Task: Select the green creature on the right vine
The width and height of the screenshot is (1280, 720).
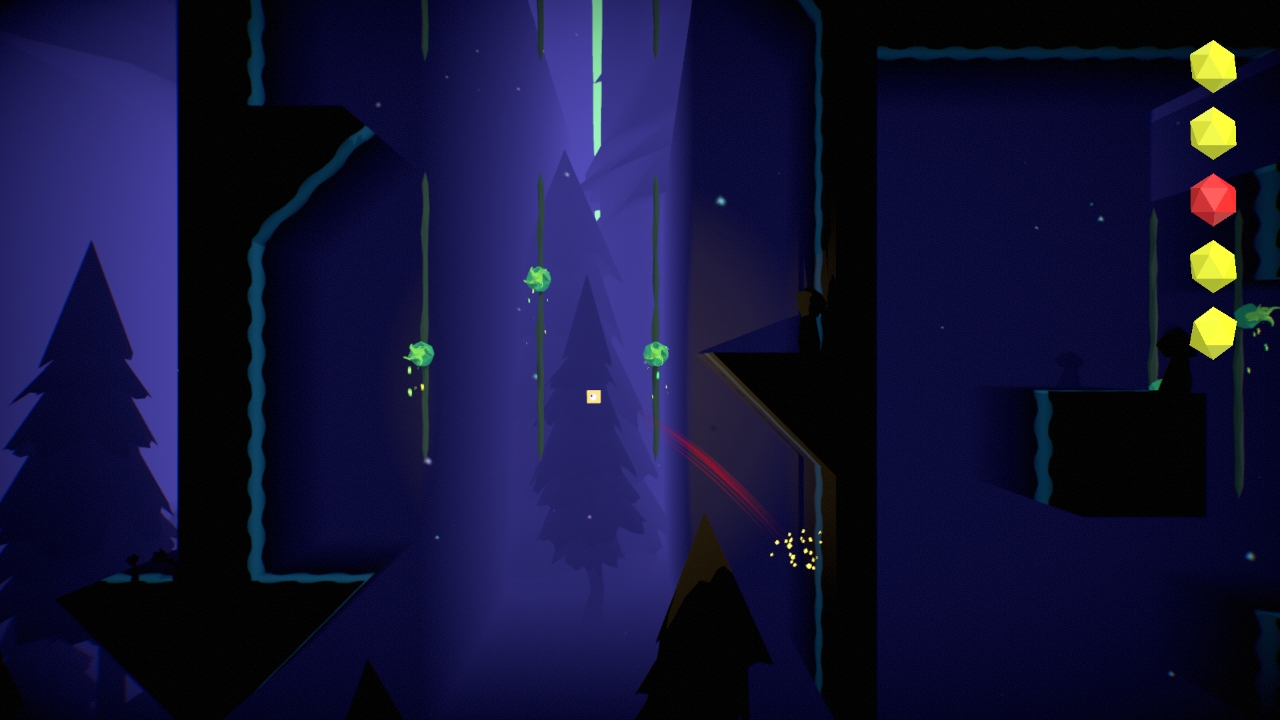Action: 655,354
